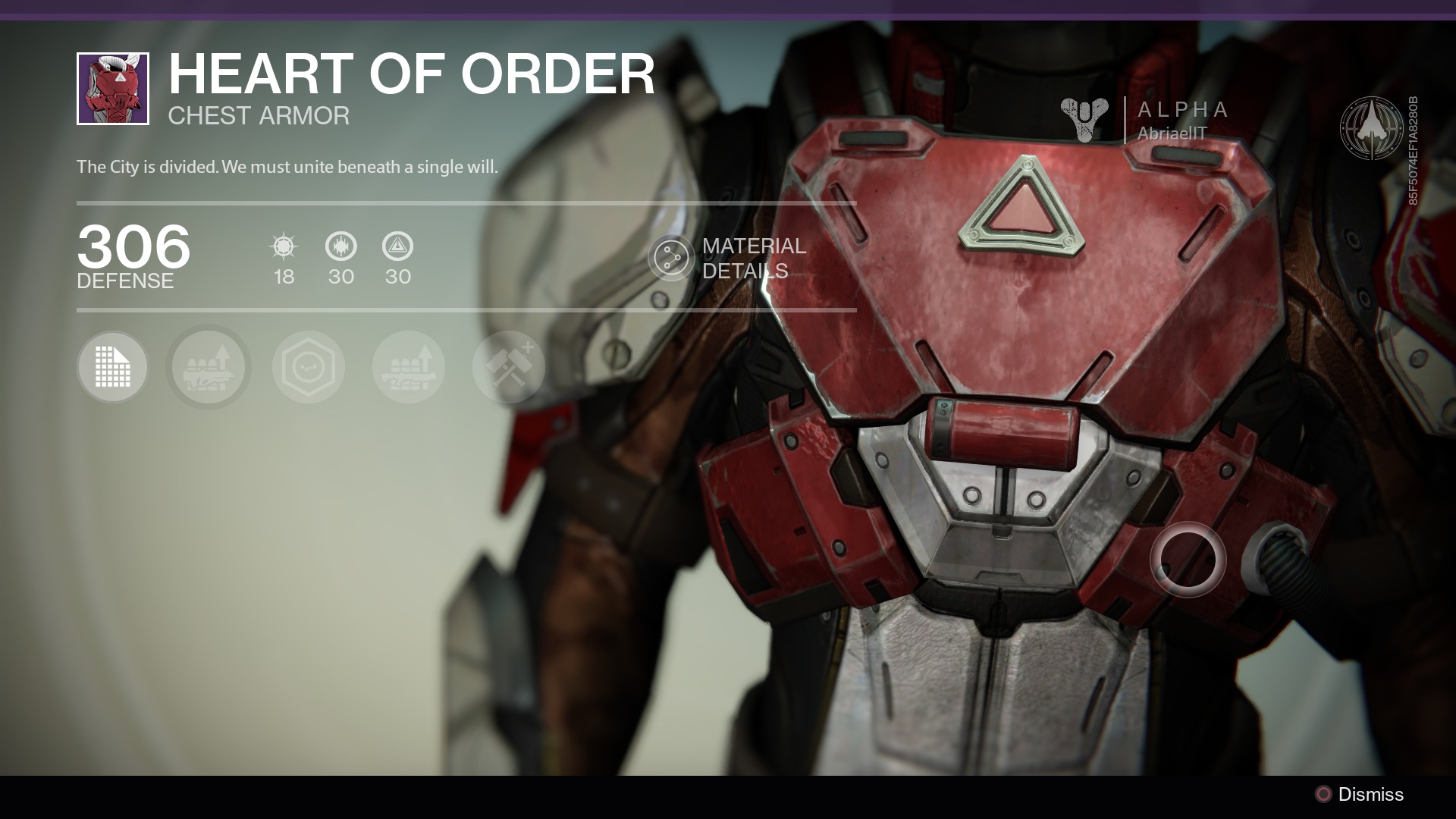Choose the shotgun ammo perk node
Viewport: 1456px width, 819px height.
pyautogui.click(x=409, y=367)
